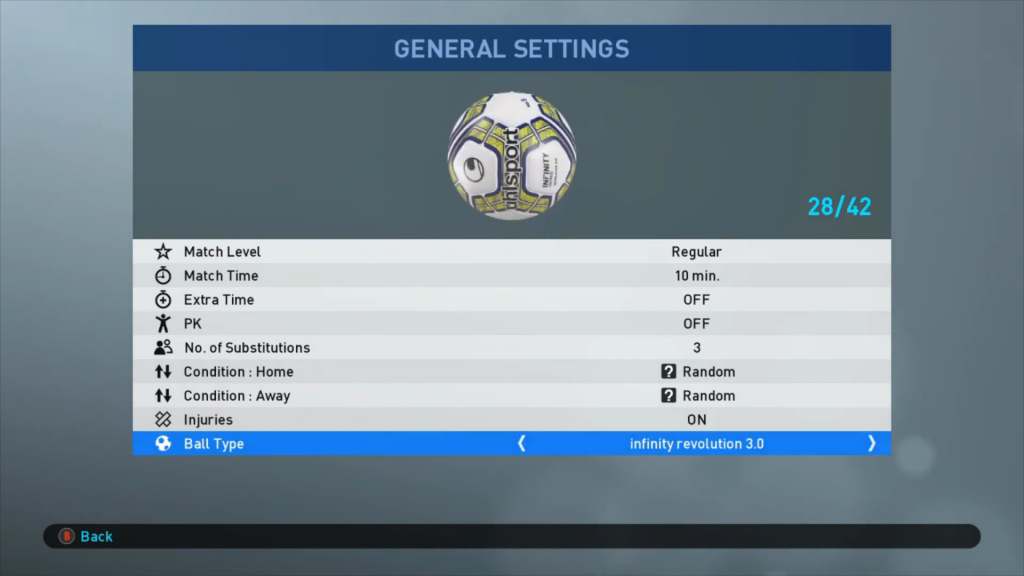Open the PK setting row
1024x576 pixels.
(x=511, y=324)
